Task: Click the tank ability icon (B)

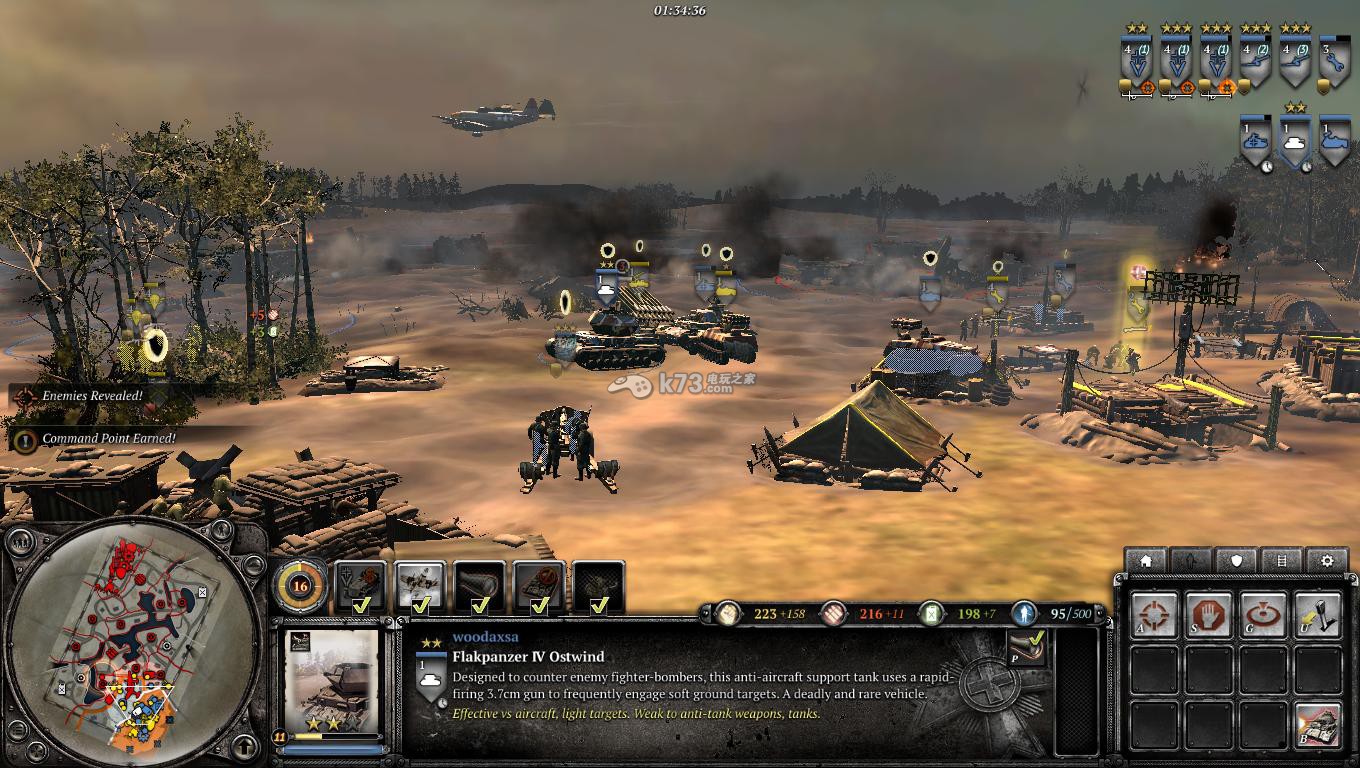Action: 1317,724
